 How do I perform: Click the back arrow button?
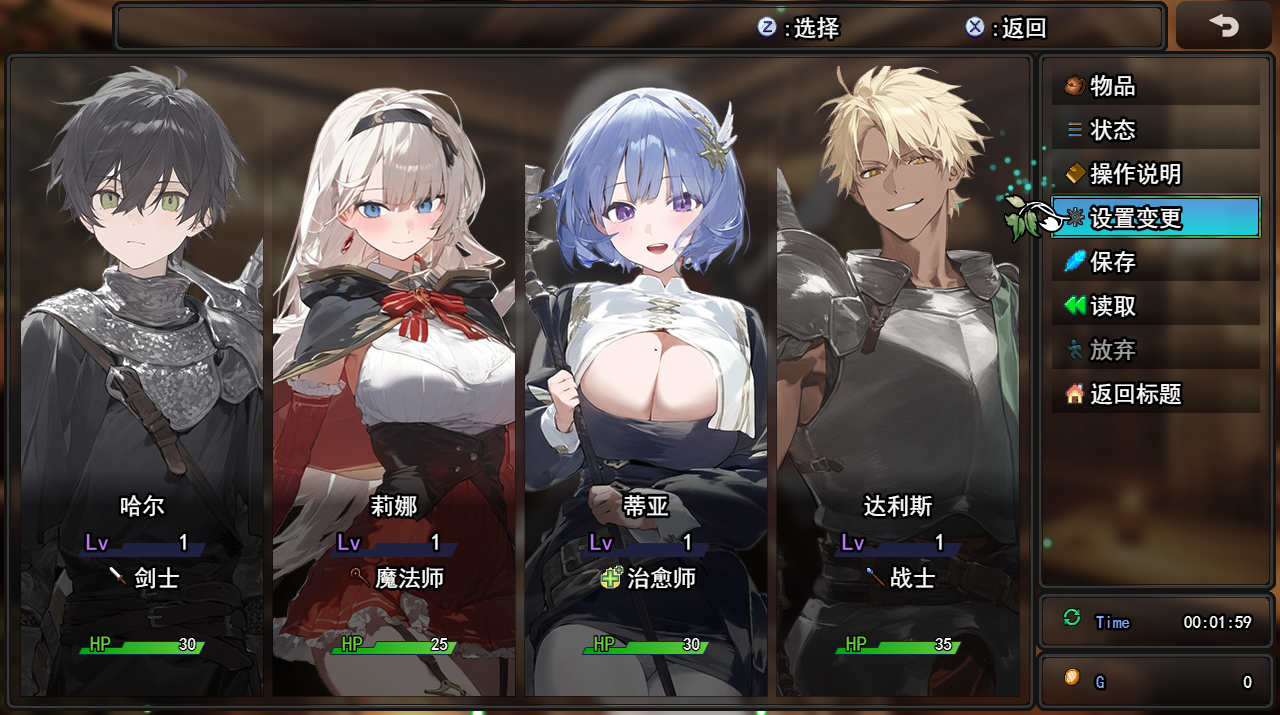pyautogui.click(x=1223, y=26)
